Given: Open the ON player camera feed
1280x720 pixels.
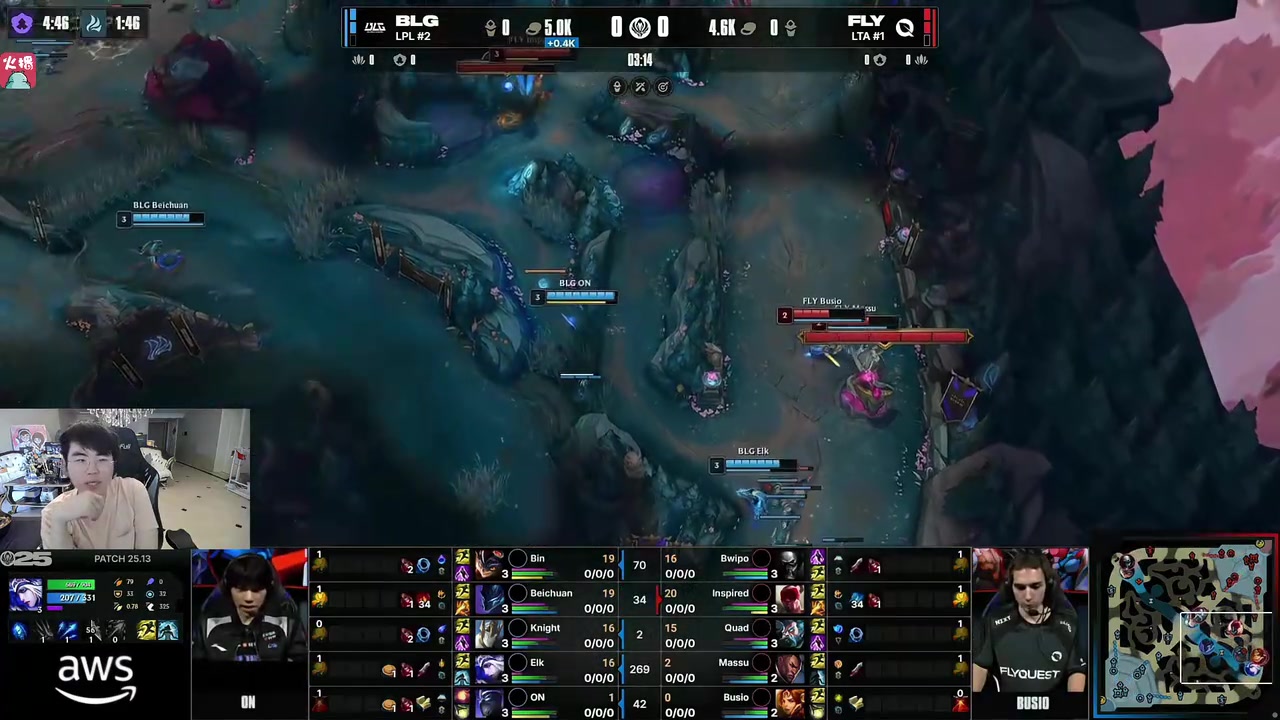Looking at the screenshot, I should (249, 620).
